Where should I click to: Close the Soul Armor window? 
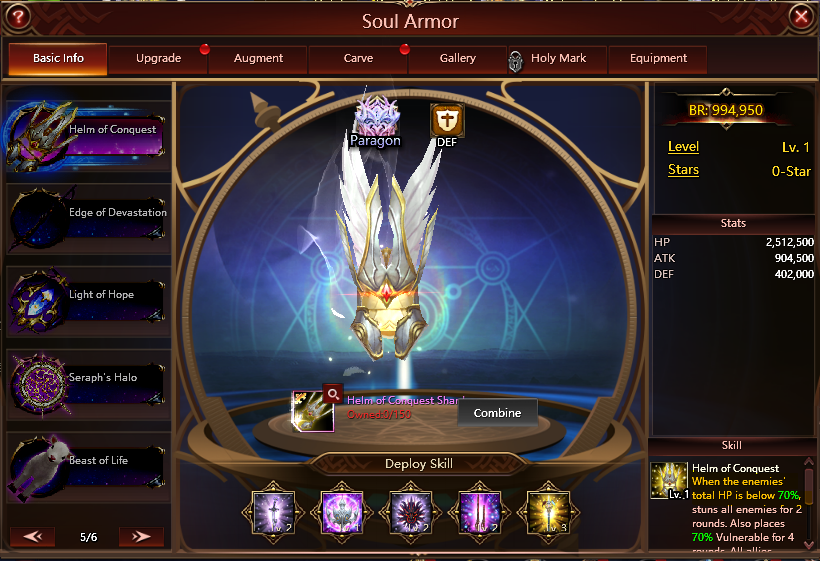(x=800, y=16)
